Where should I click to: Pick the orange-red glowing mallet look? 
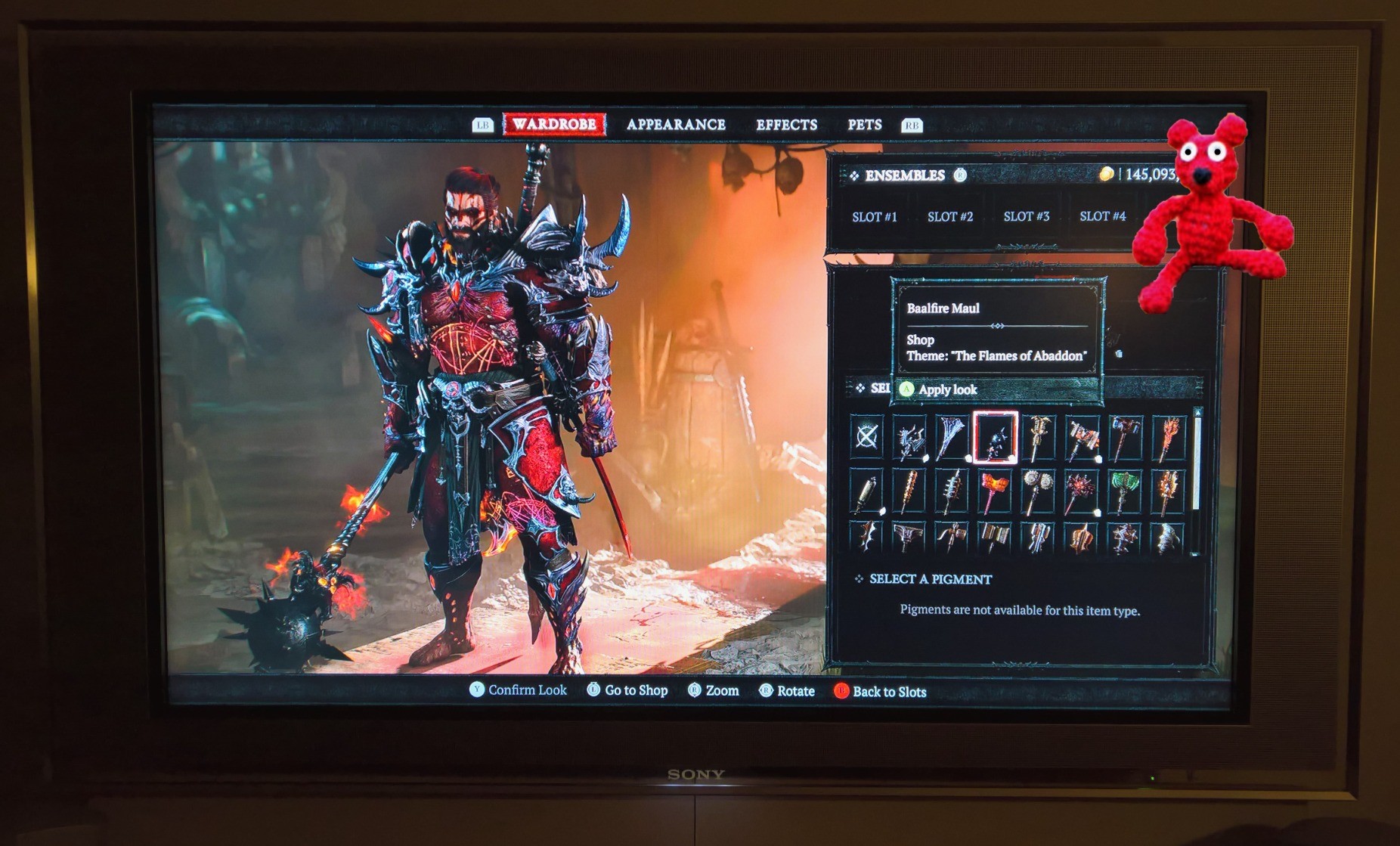pyautogui.click(x=995, y=490)
